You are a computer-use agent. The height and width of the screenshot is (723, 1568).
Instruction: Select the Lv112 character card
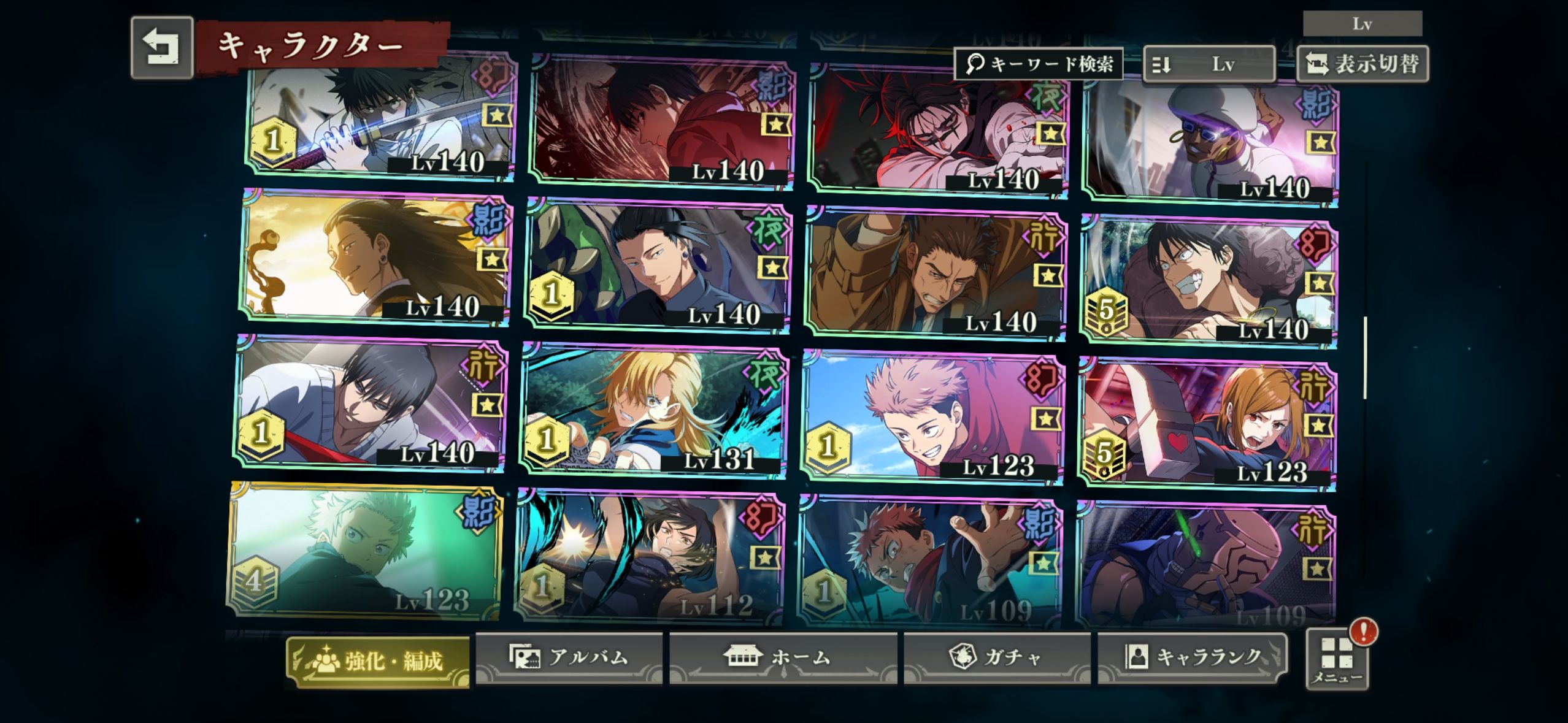pos(650,555)
